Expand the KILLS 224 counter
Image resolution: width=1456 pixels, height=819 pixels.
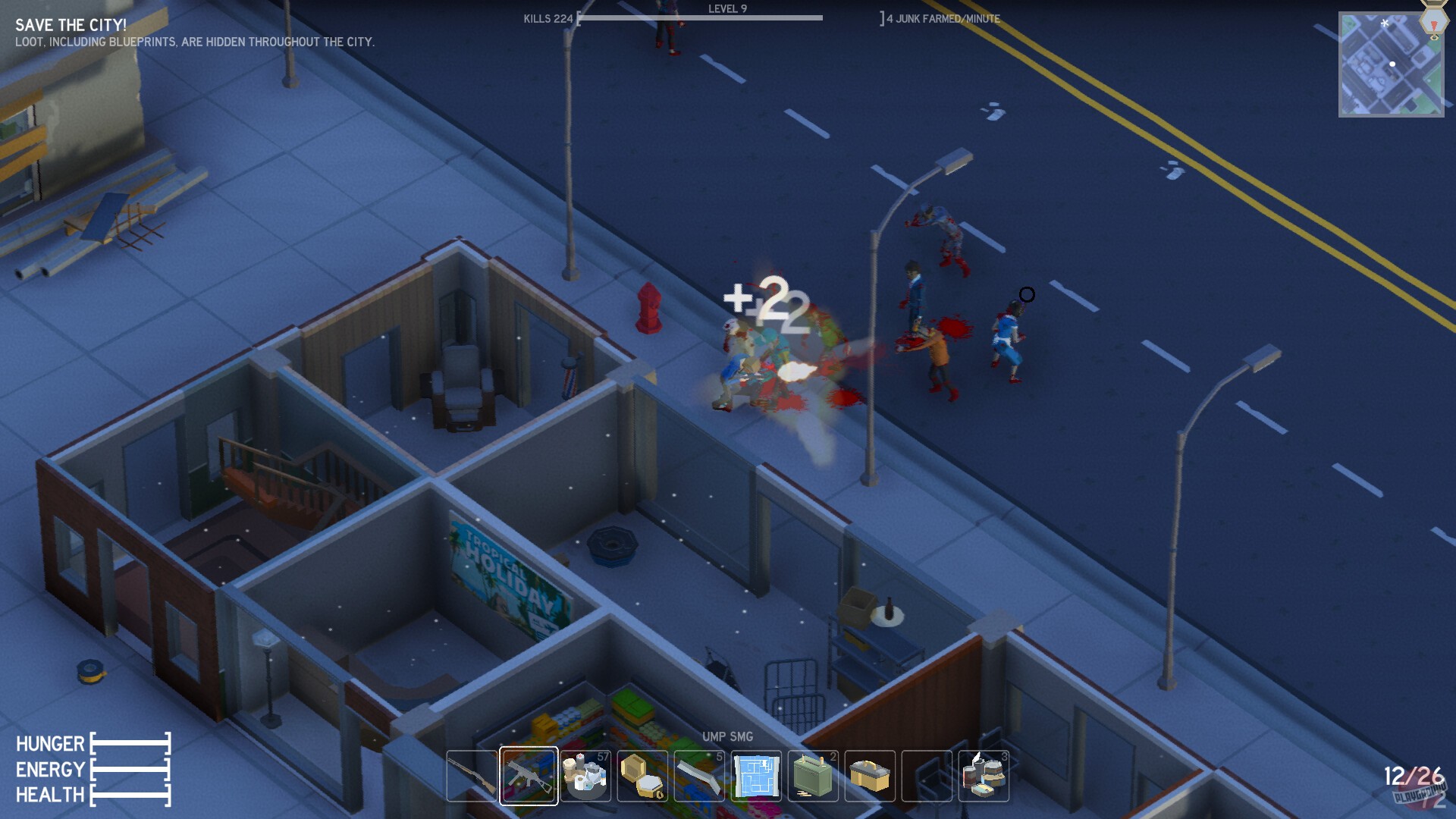[x=548, y=19]
